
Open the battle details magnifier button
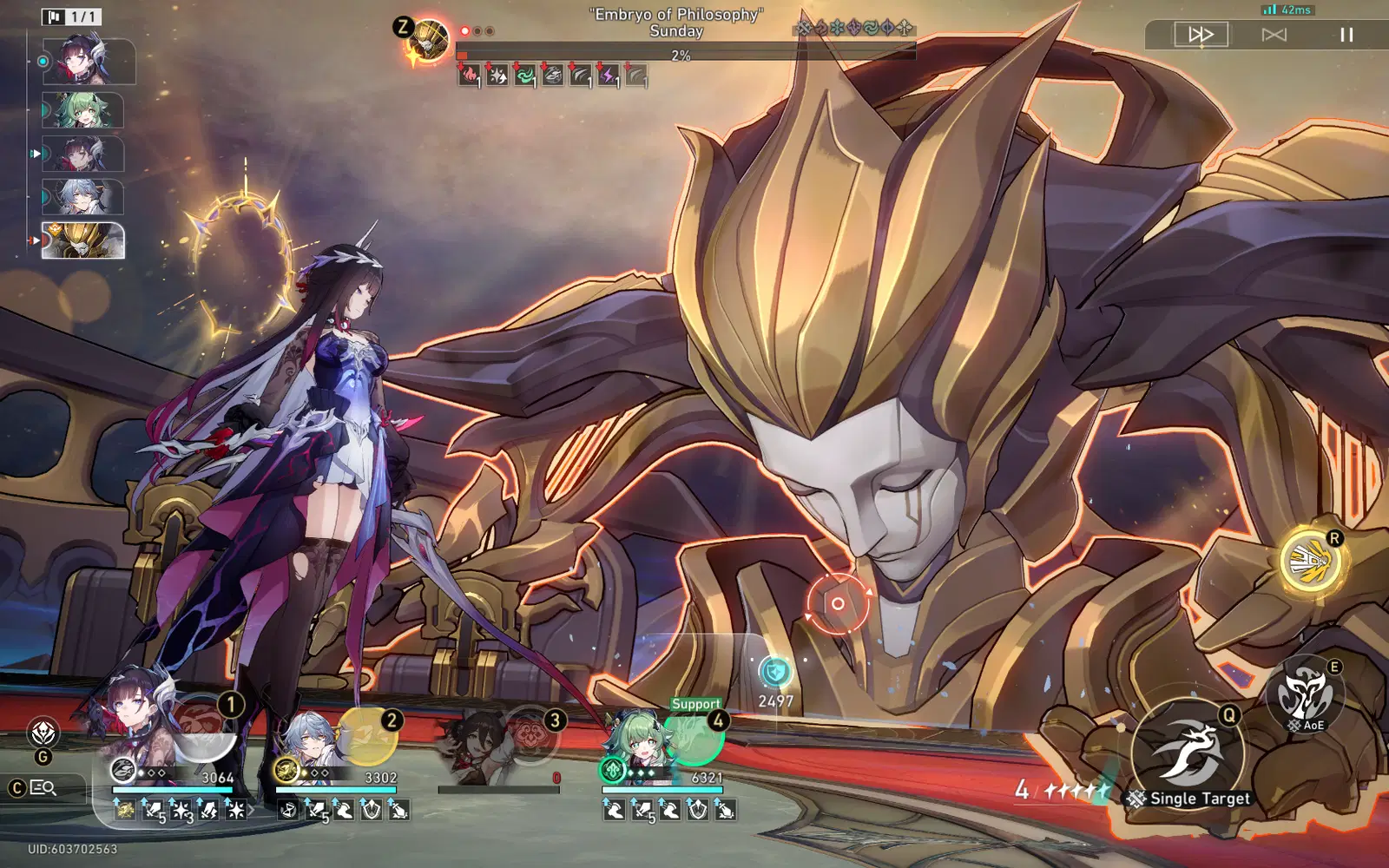point(43,788)
